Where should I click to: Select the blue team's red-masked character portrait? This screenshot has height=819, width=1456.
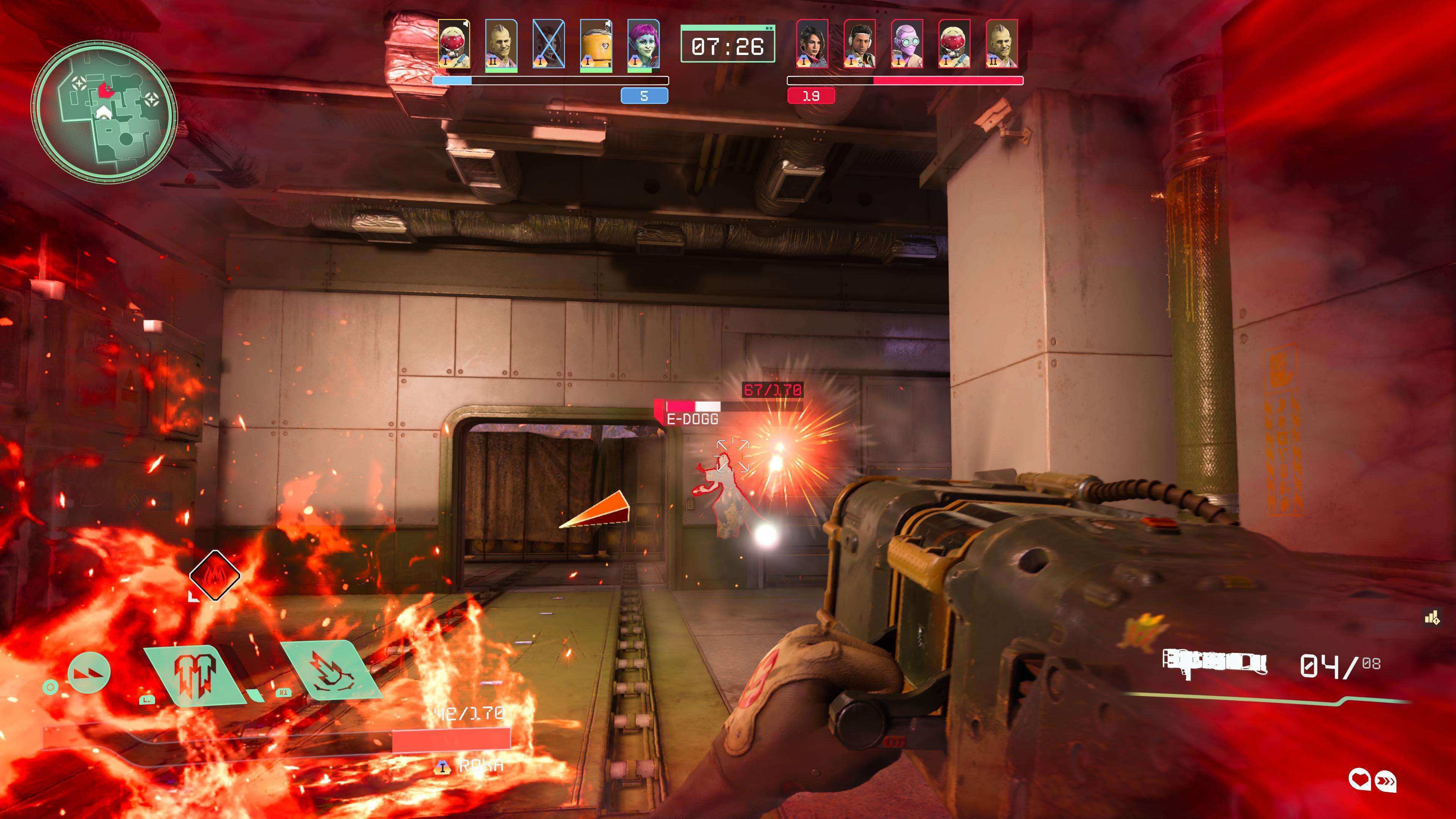(454, 45)
